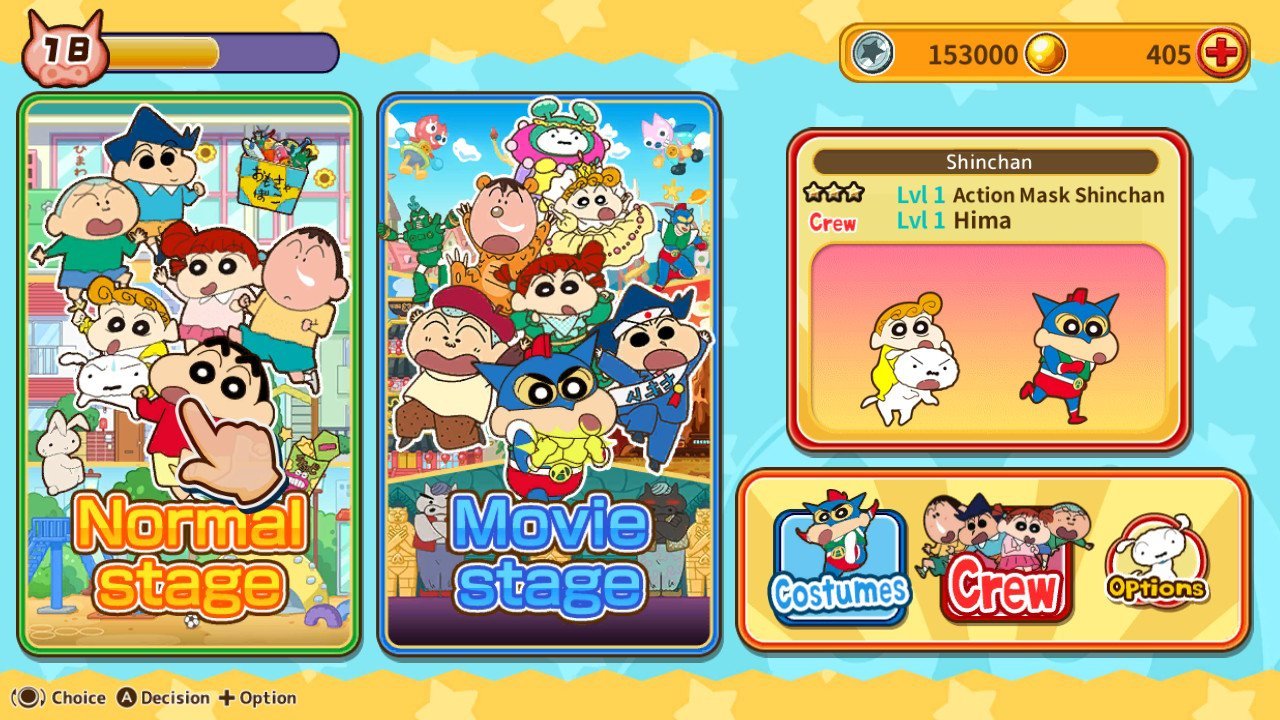Choose the Movie stage card
The height and width of the screenshot is (720, 1280).
(x=549, y=375)
